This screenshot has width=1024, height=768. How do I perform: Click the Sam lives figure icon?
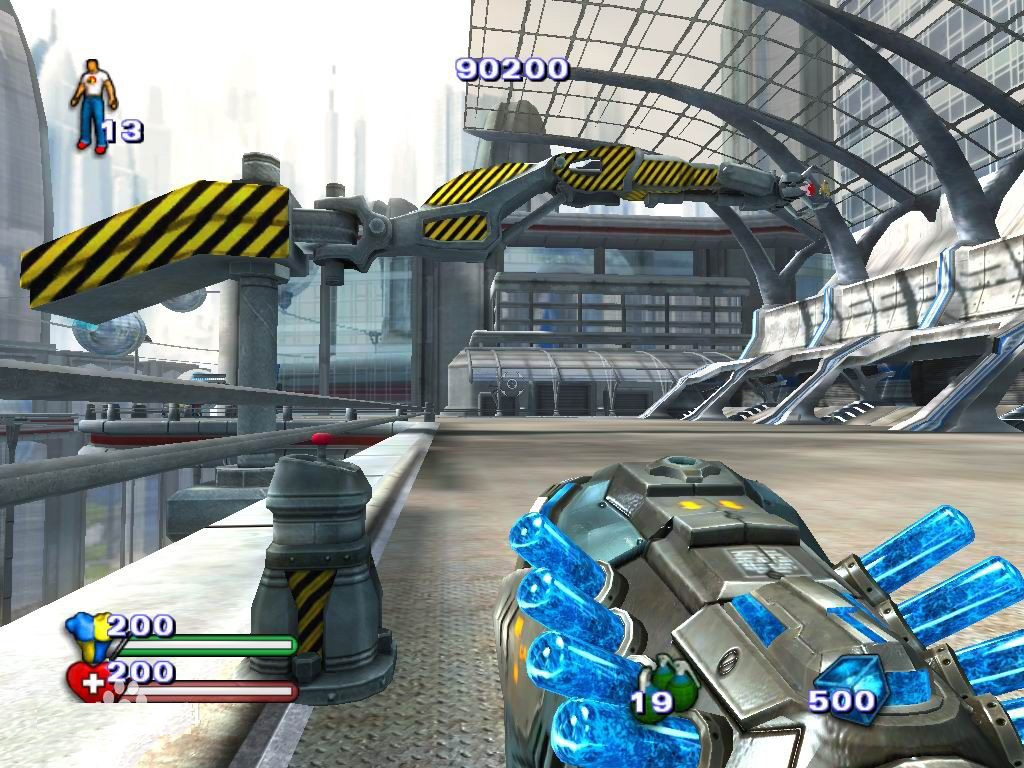tap(93, 104)
